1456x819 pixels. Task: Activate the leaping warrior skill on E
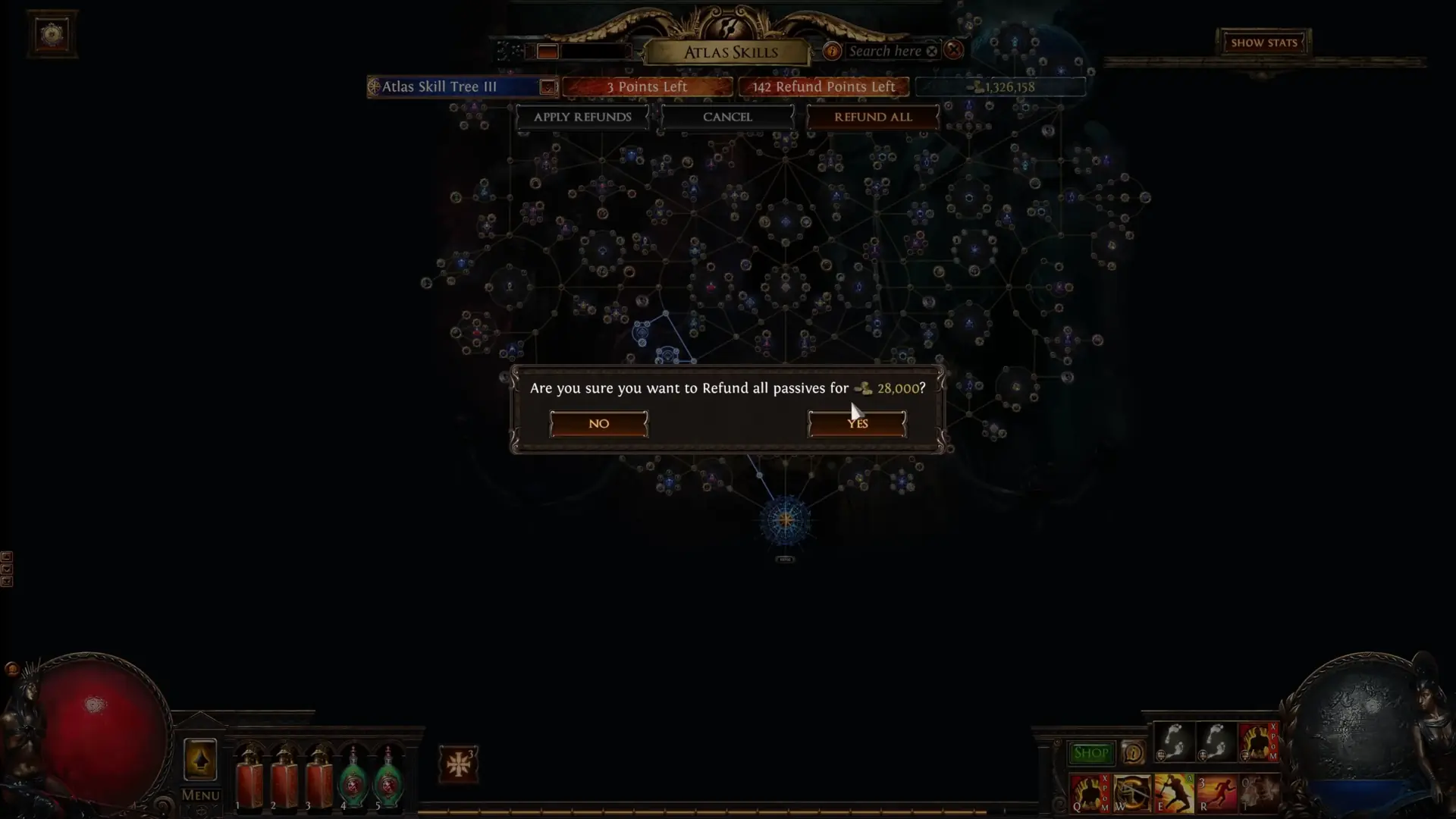click(x=1174, y=793)
